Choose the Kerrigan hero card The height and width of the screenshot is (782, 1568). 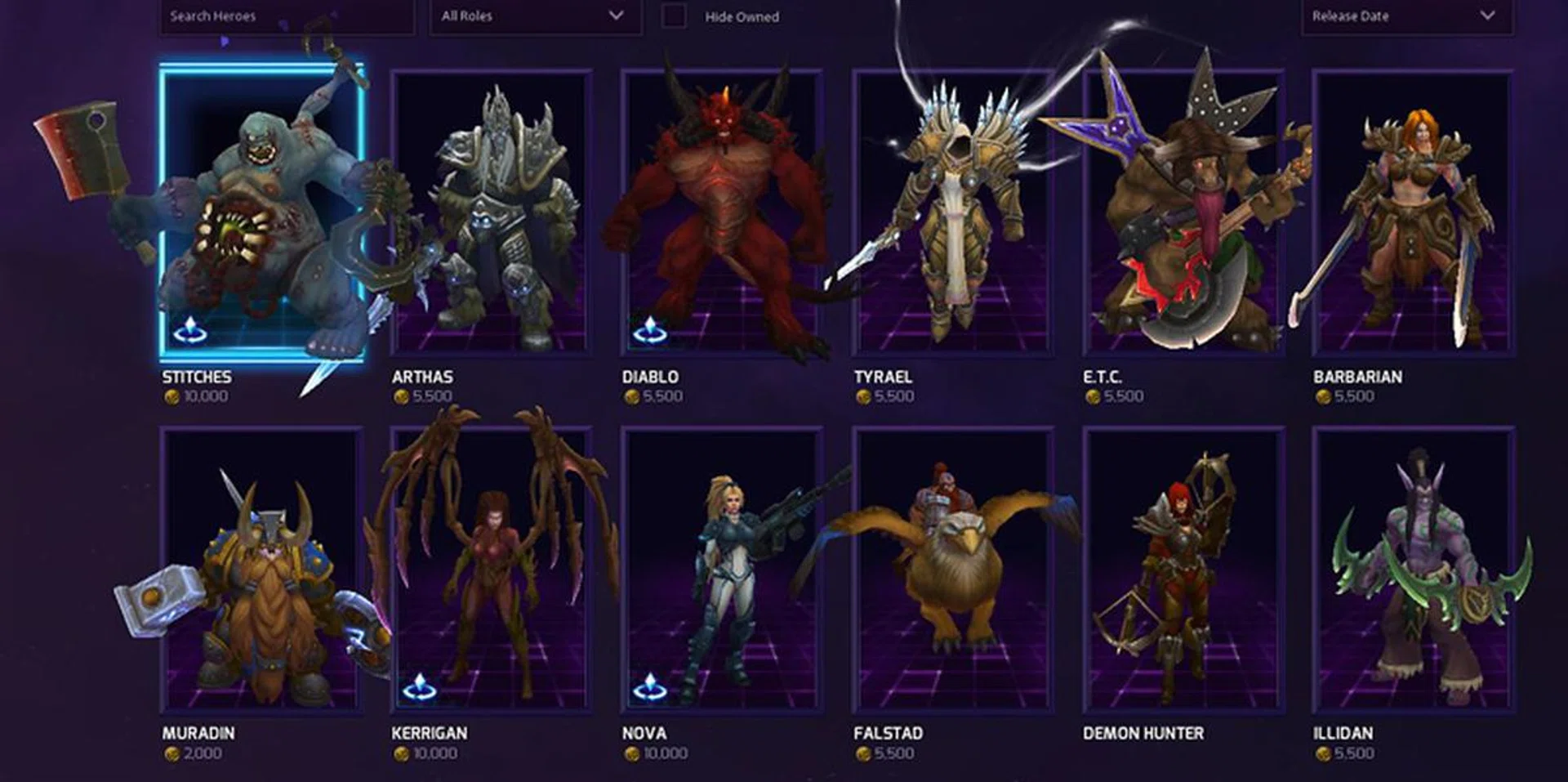492,570
